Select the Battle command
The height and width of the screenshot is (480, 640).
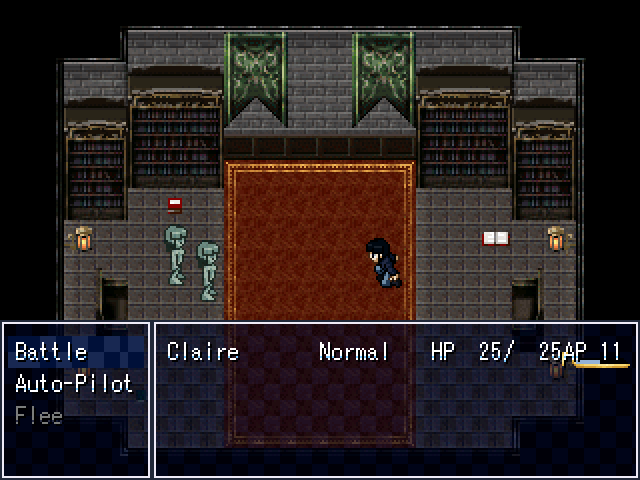pos(52,352)
